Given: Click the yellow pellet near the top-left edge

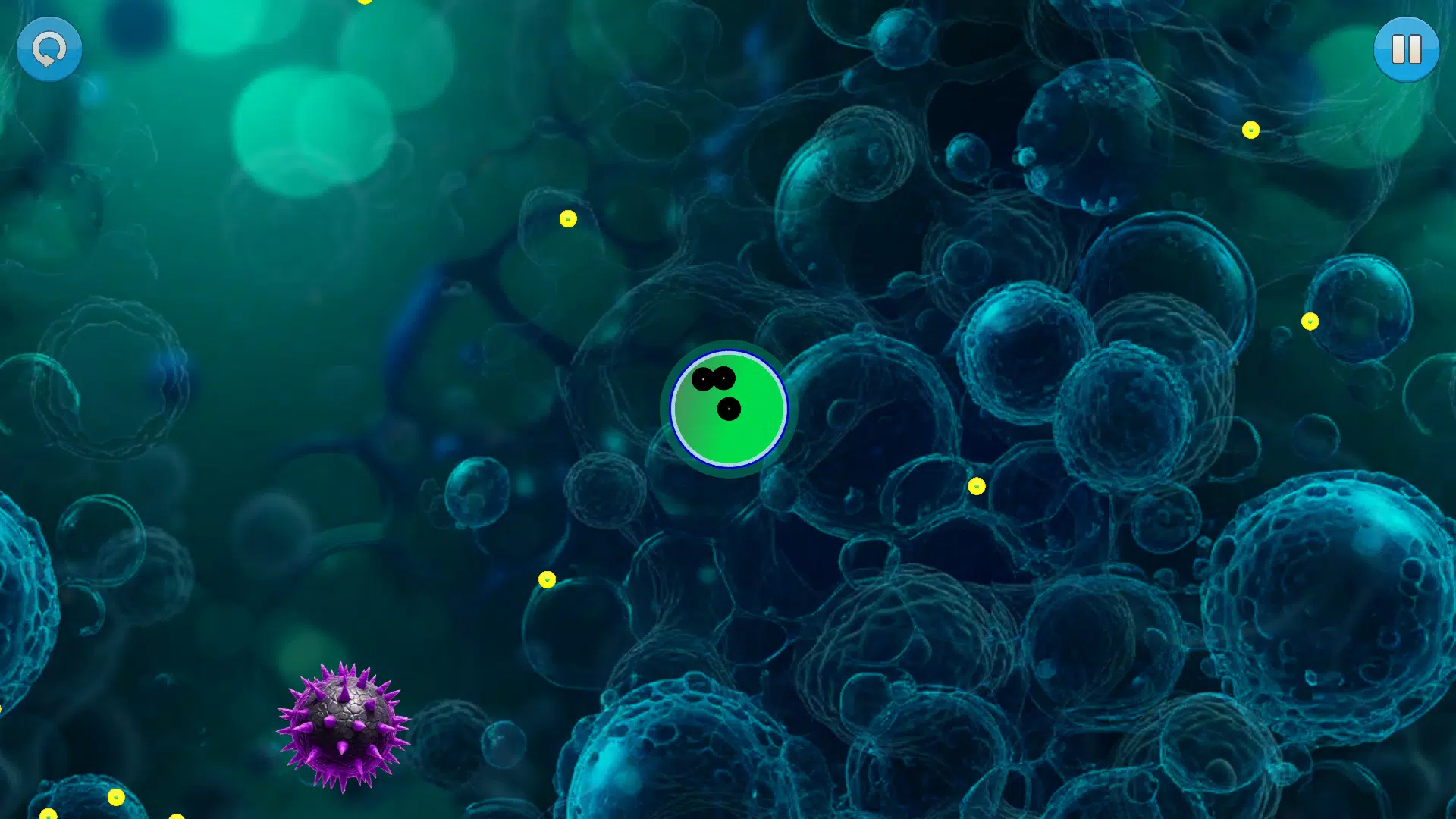Looking at the screenshot, I should pyautogui.click(x=365, y=2).
